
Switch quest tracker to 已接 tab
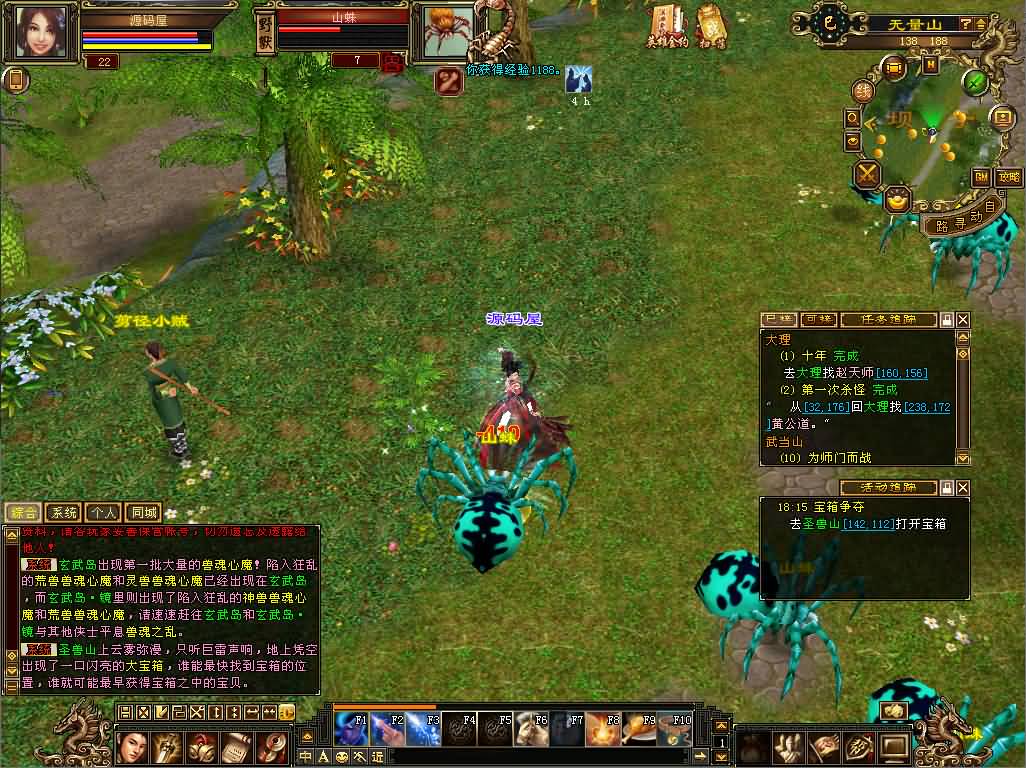tap(779, 319)
